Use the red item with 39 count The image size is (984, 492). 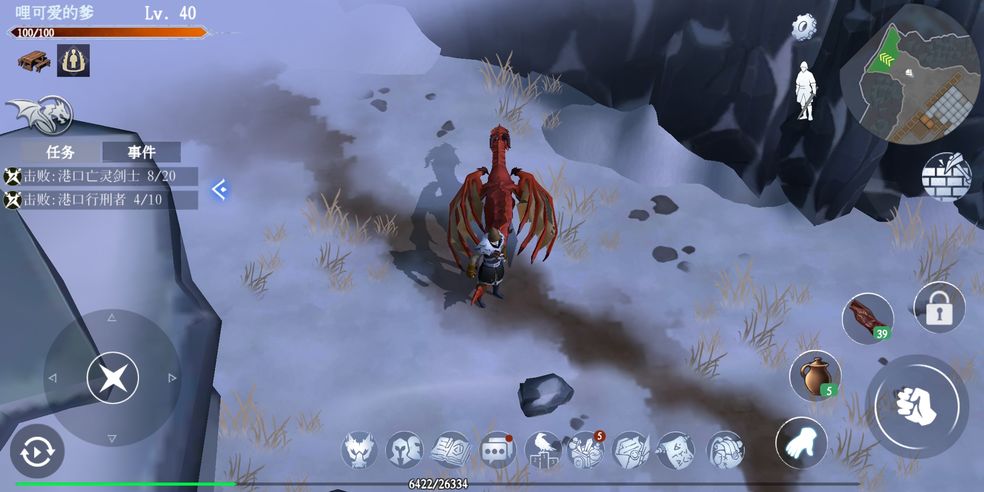[x=866, y=318]
